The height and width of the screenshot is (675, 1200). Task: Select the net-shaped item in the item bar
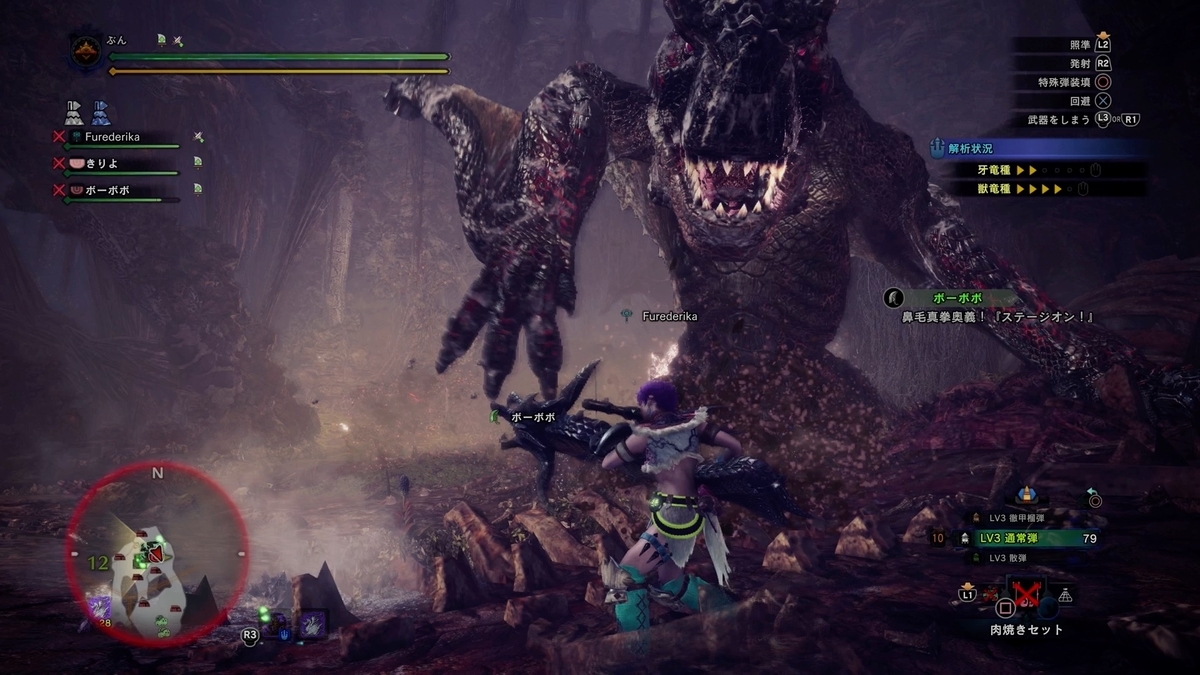click(1064, 595)
